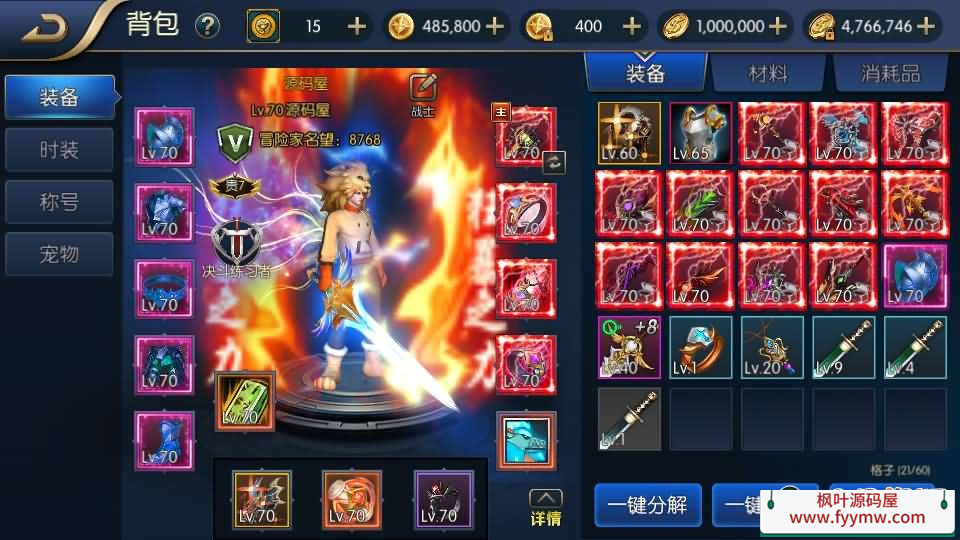Switch to the 材料 tab
The width and height of the screenshot is (960, 540).
[768, 73]
